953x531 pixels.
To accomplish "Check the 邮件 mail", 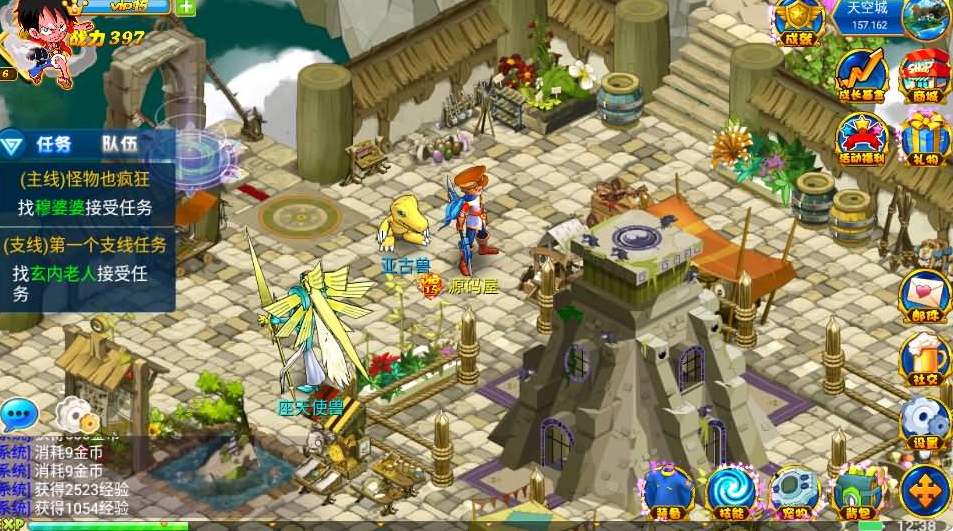I will pos(924,297).
